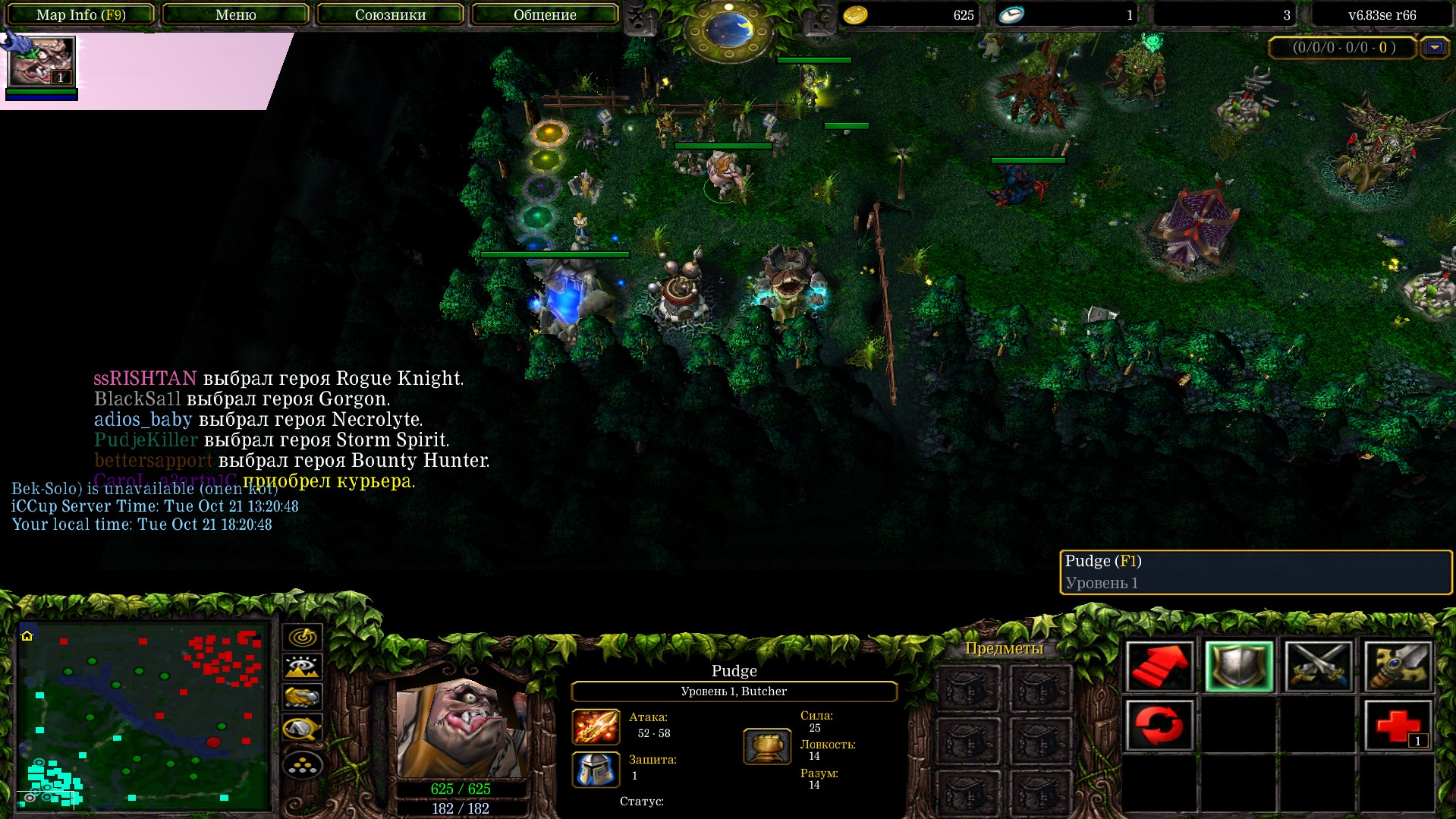Screen dimensions: 1456x819
Task: Activate the minimap signal ping button
Action: 302,636
